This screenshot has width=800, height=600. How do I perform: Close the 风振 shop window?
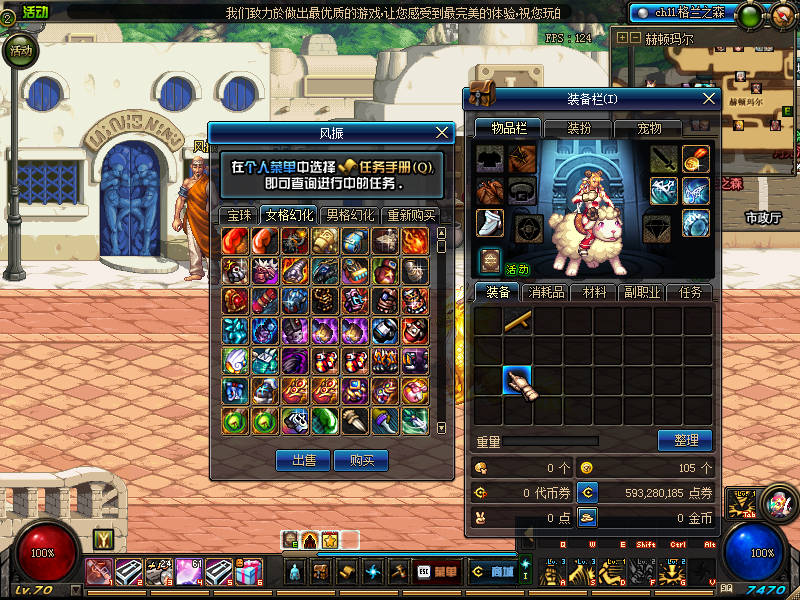443,132
